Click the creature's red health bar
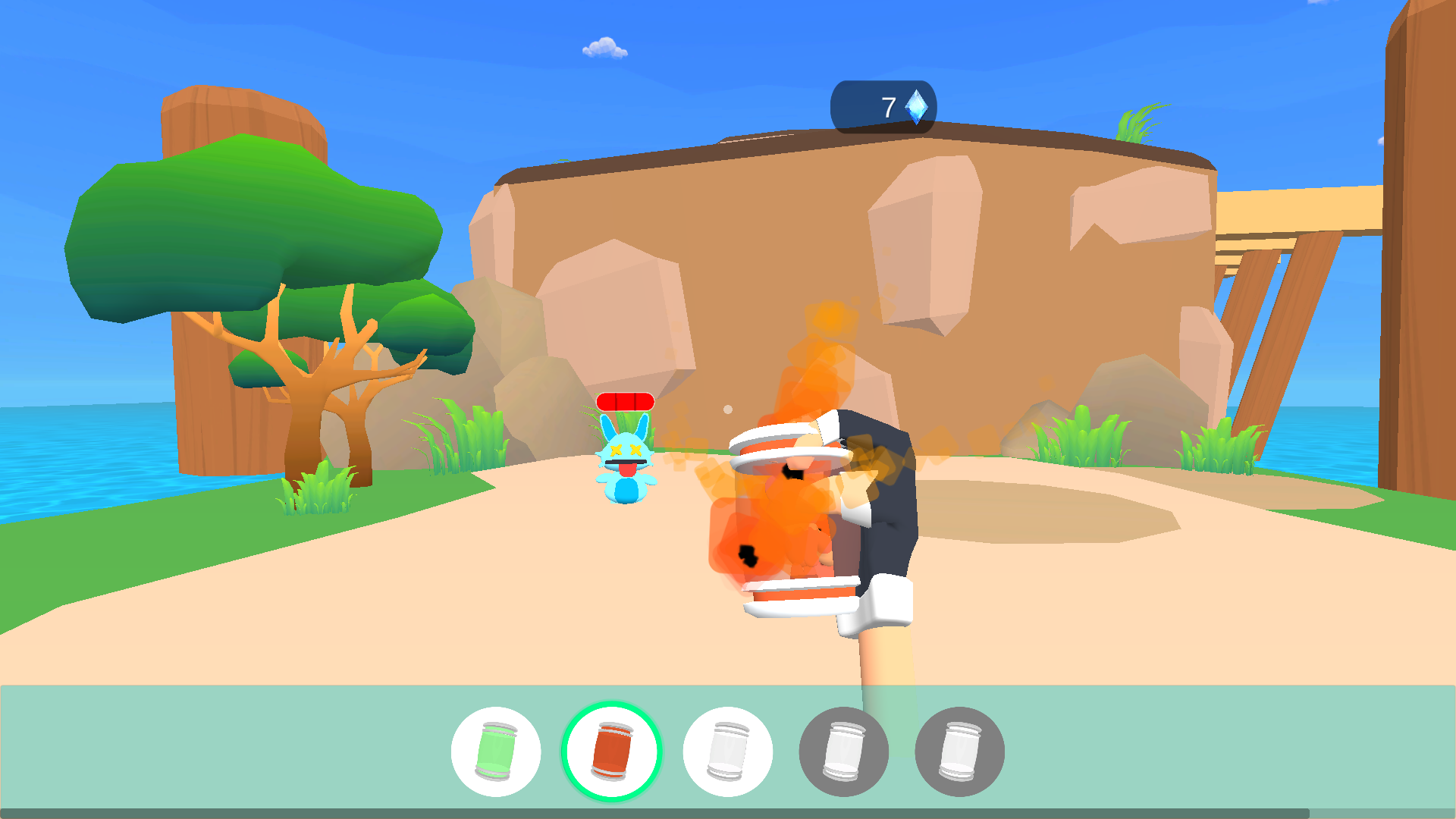The width and height of the screenshot is (1456, 819). point(625,403)
